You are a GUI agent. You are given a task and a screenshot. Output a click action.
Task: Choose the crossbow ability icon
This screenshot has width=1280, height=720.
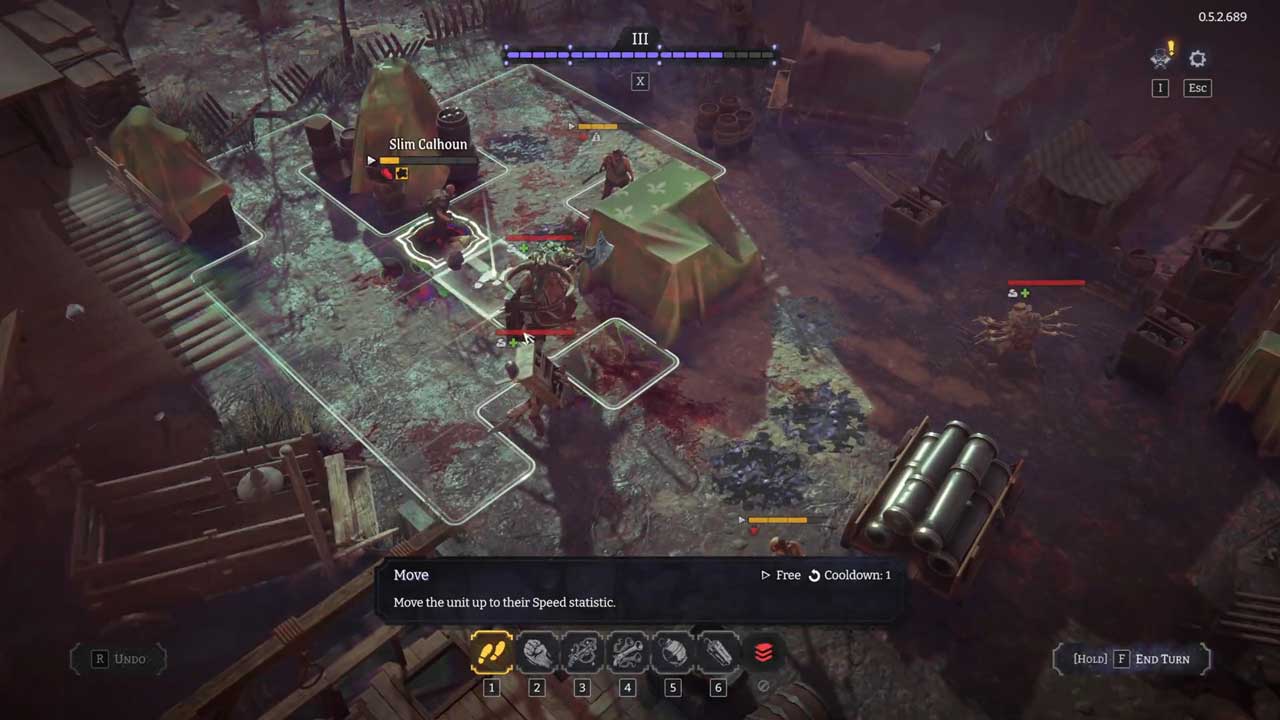coord(582,653)
